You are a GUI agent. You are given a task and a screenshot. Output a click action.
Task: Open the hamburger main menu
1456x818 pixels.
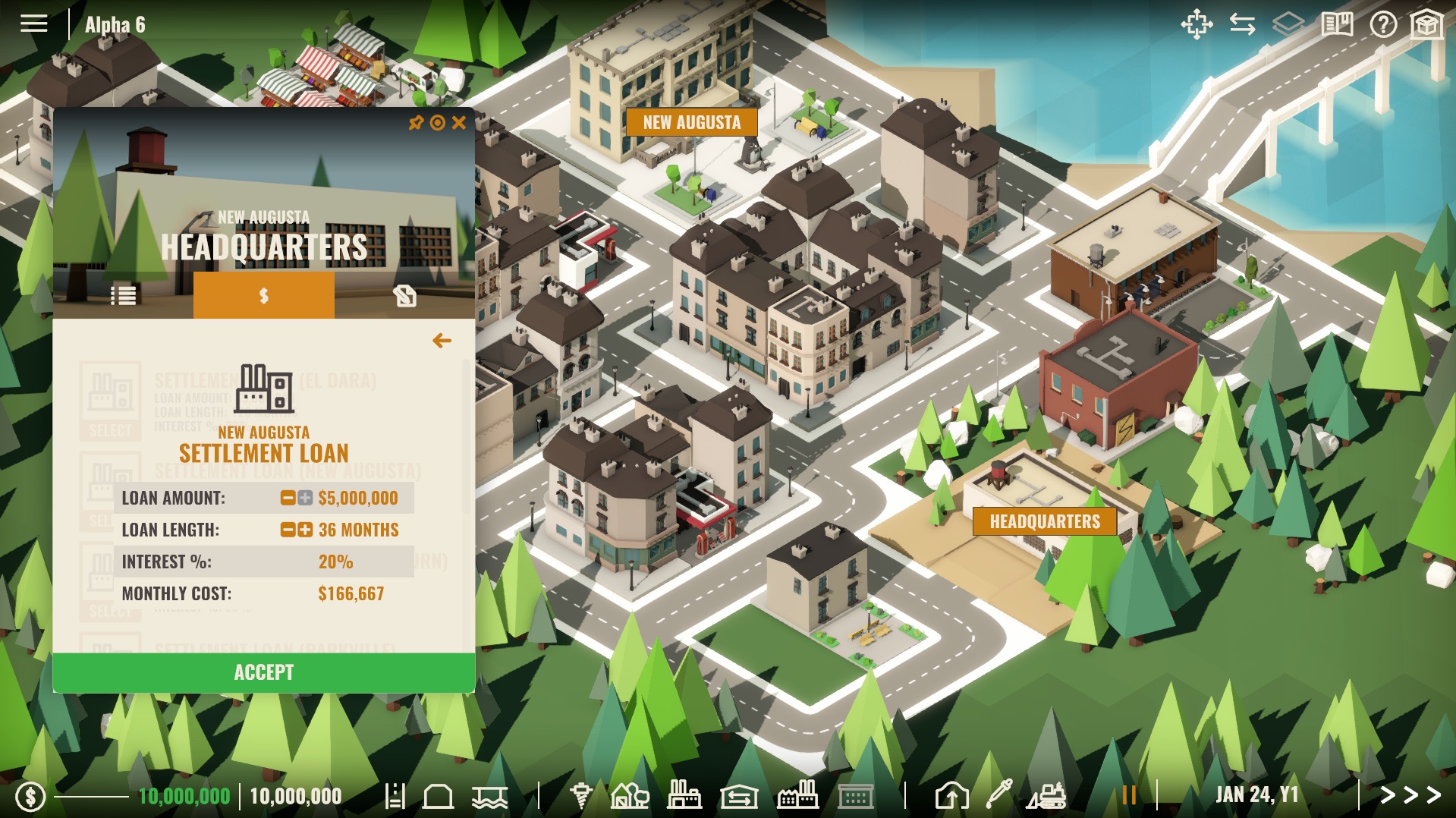click(x=33, y=24)
